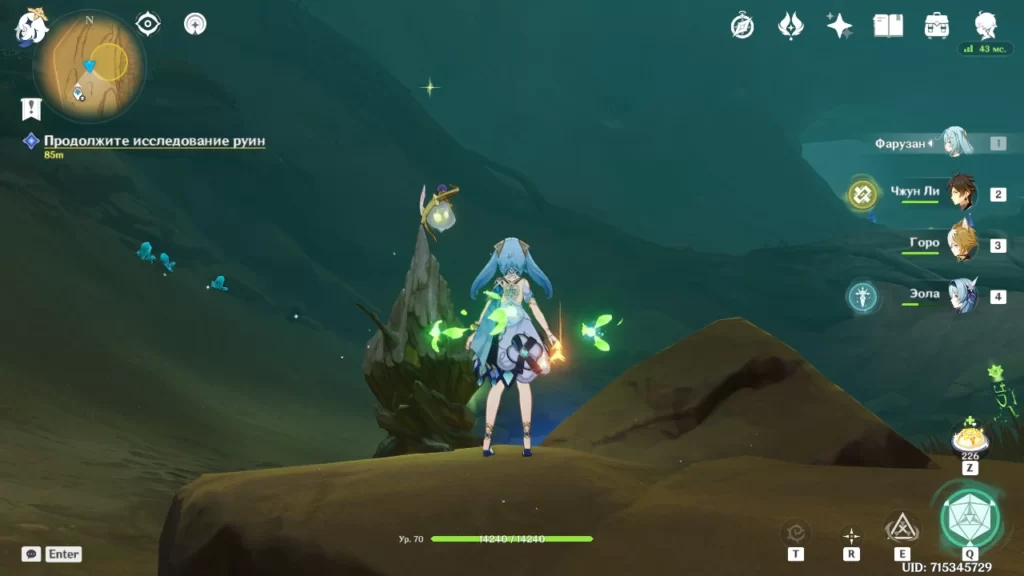The height and width of the screenshot is (576, 1024).
Task: Switch to party member Чжун Ли
Action: 961,194
